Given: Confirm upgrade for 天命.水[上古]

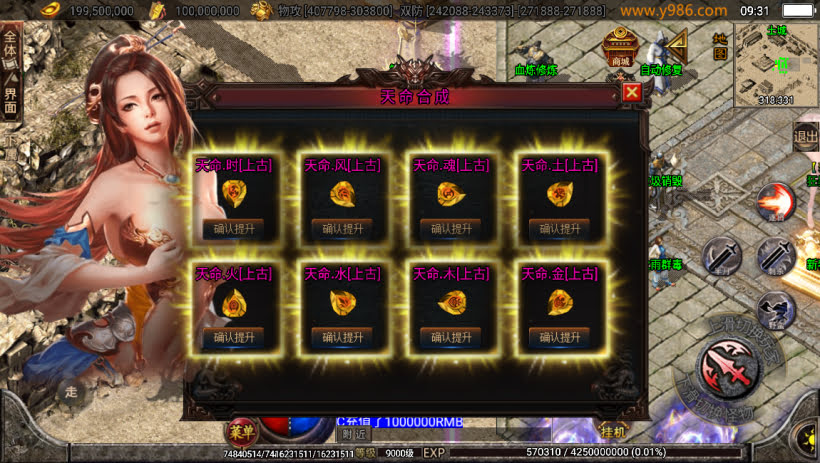Looking at the screenshot, I should (x=342, y=337).
